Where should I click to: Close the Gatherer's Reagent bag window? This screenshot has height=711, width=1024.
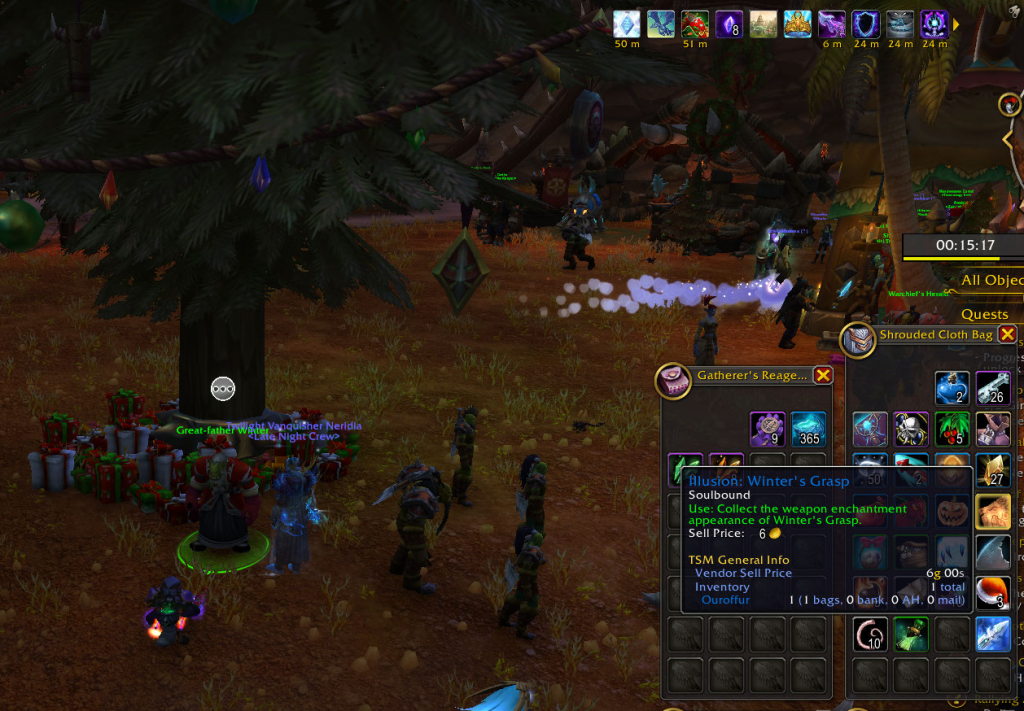click(x=823, y=375)
